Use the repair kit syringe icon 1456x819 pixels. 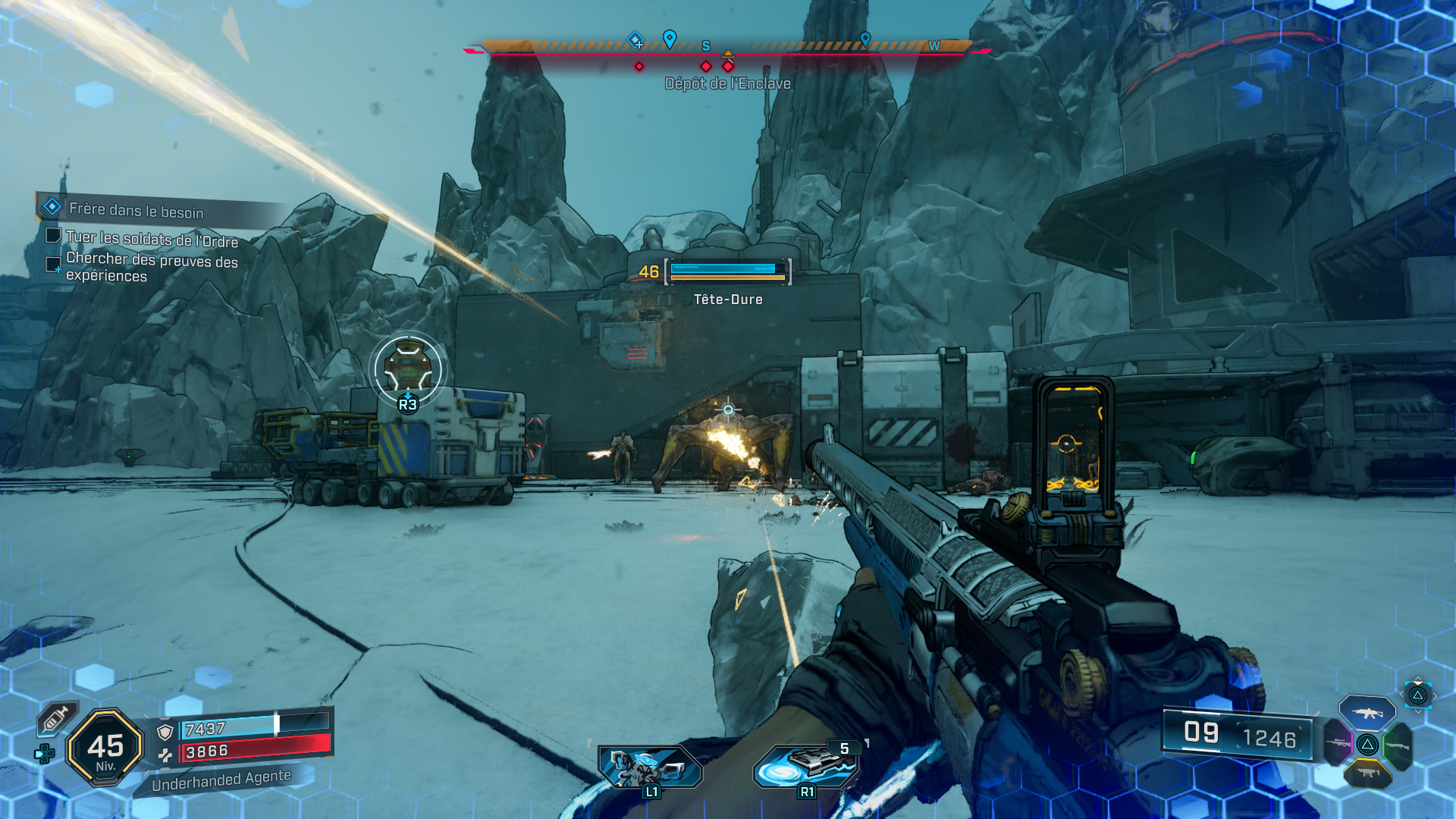pos(57,717)
